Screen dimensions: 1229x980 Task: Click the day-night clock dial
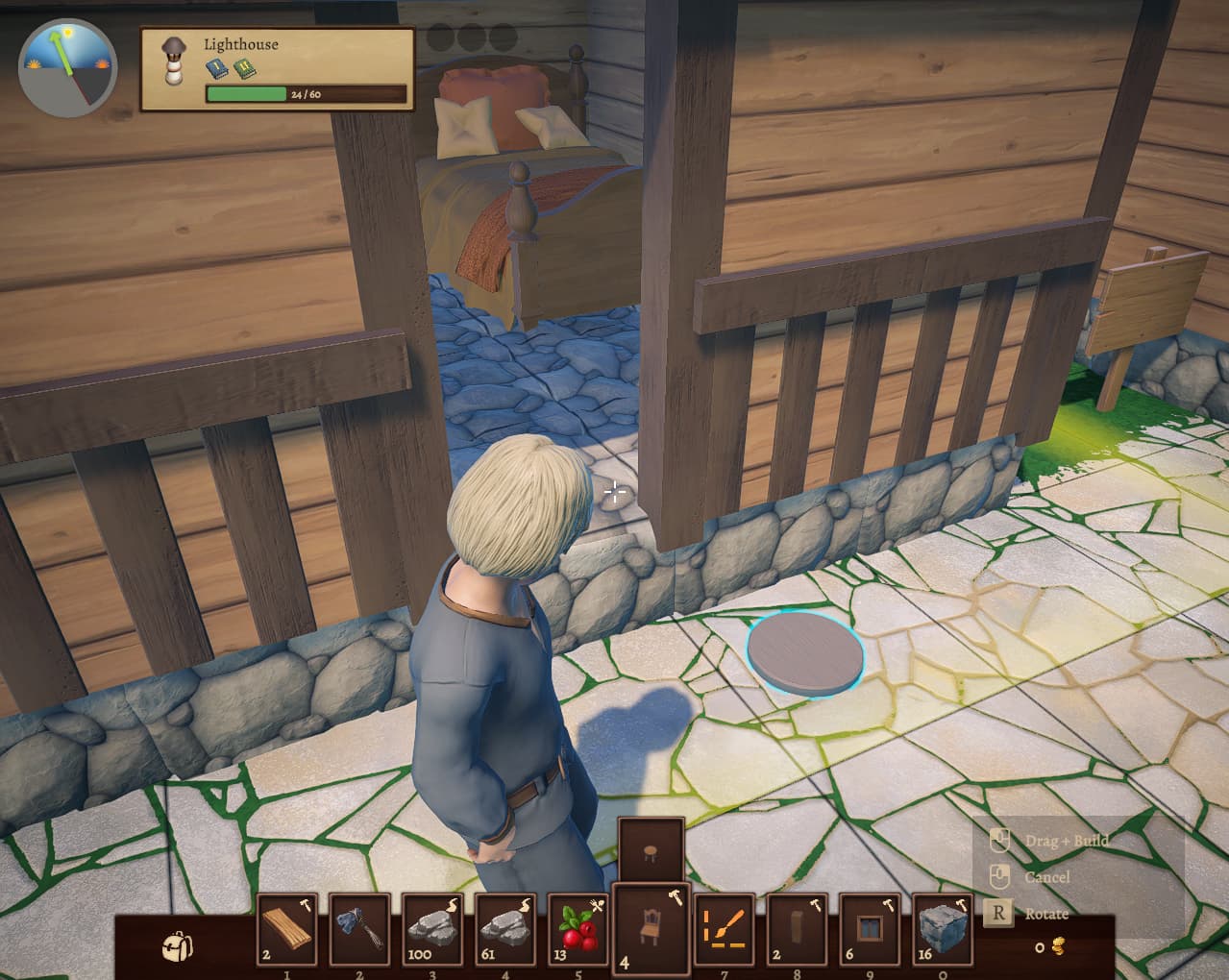click(67, 63)
